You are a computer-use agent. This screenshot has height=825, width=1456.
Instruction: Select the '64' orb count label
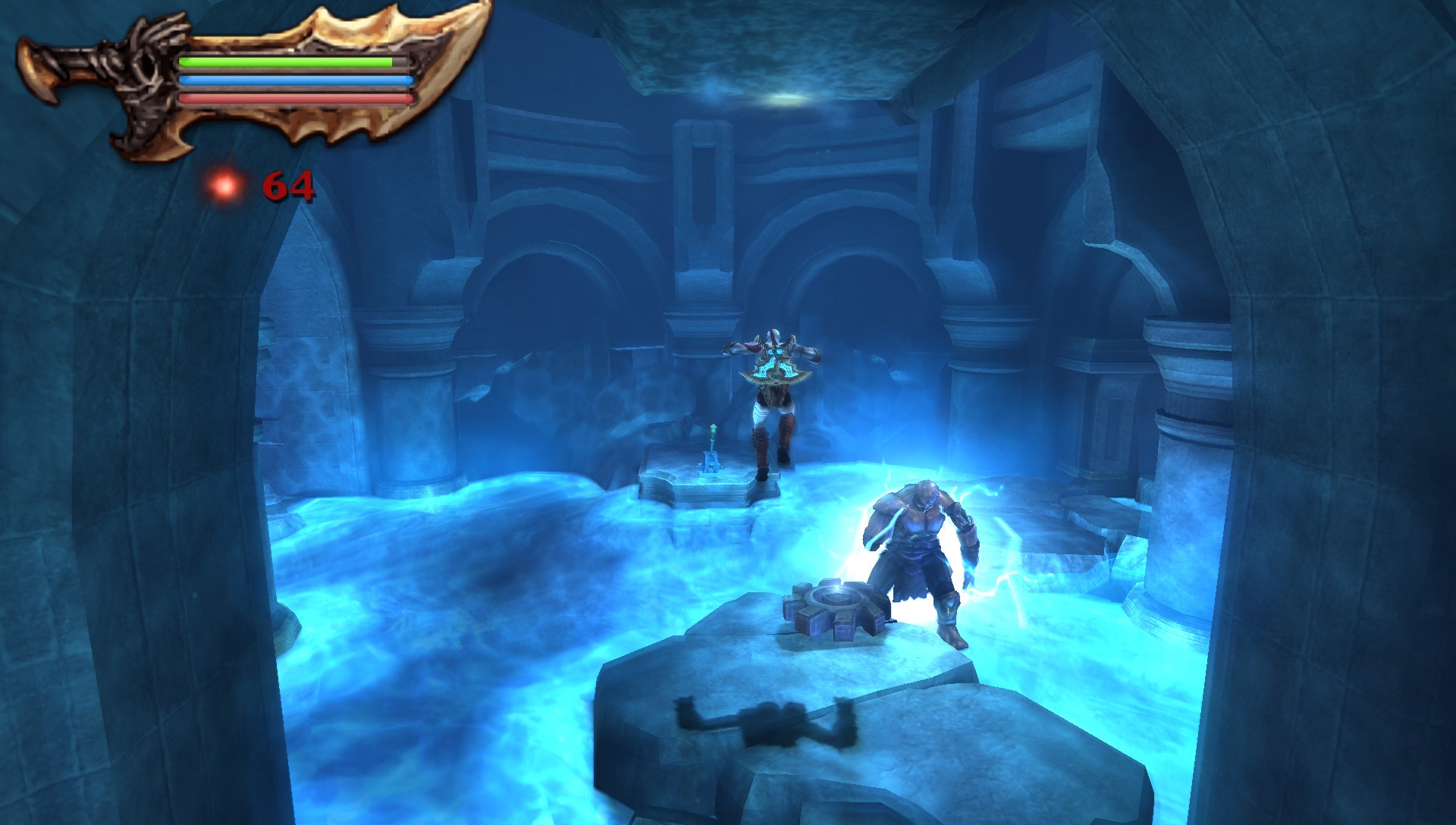pyautogui.click(x=288, y=186)
